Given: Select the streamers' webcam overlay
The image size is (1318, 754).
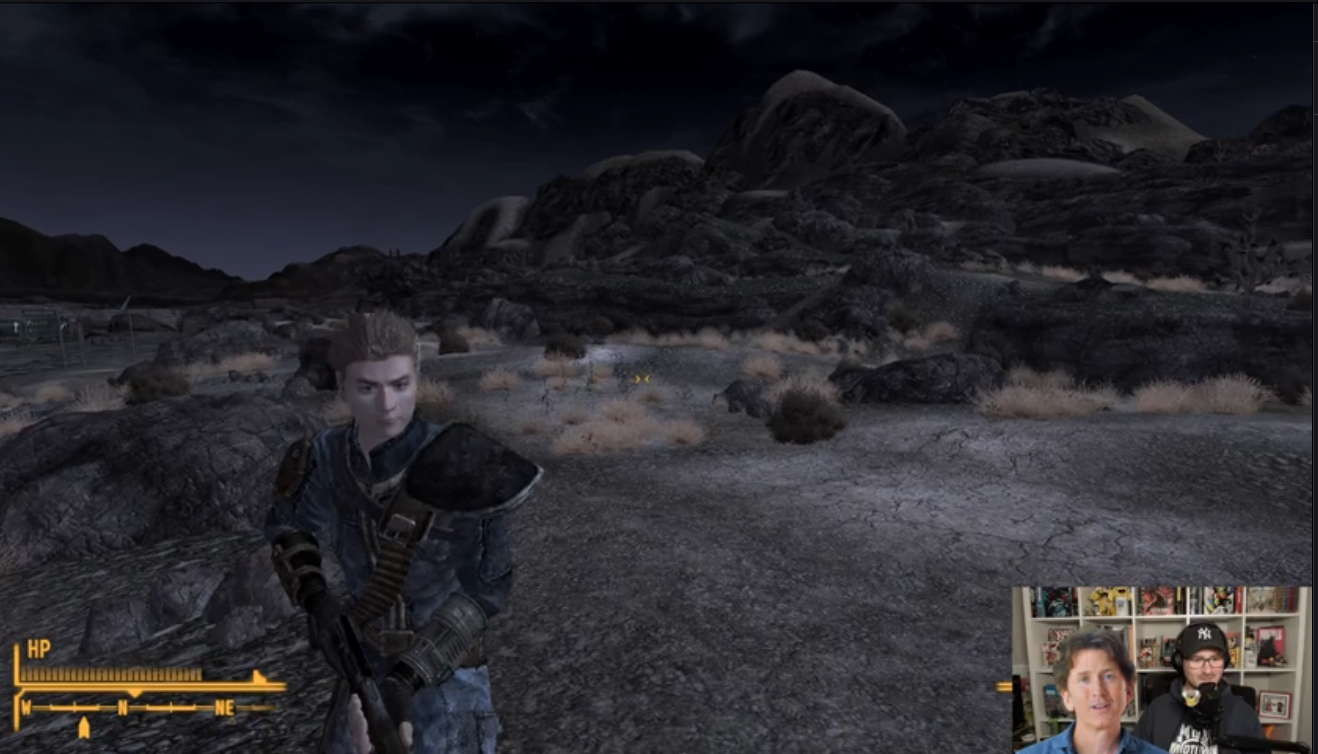Looking at the screenshot, I should [1160, 668].
